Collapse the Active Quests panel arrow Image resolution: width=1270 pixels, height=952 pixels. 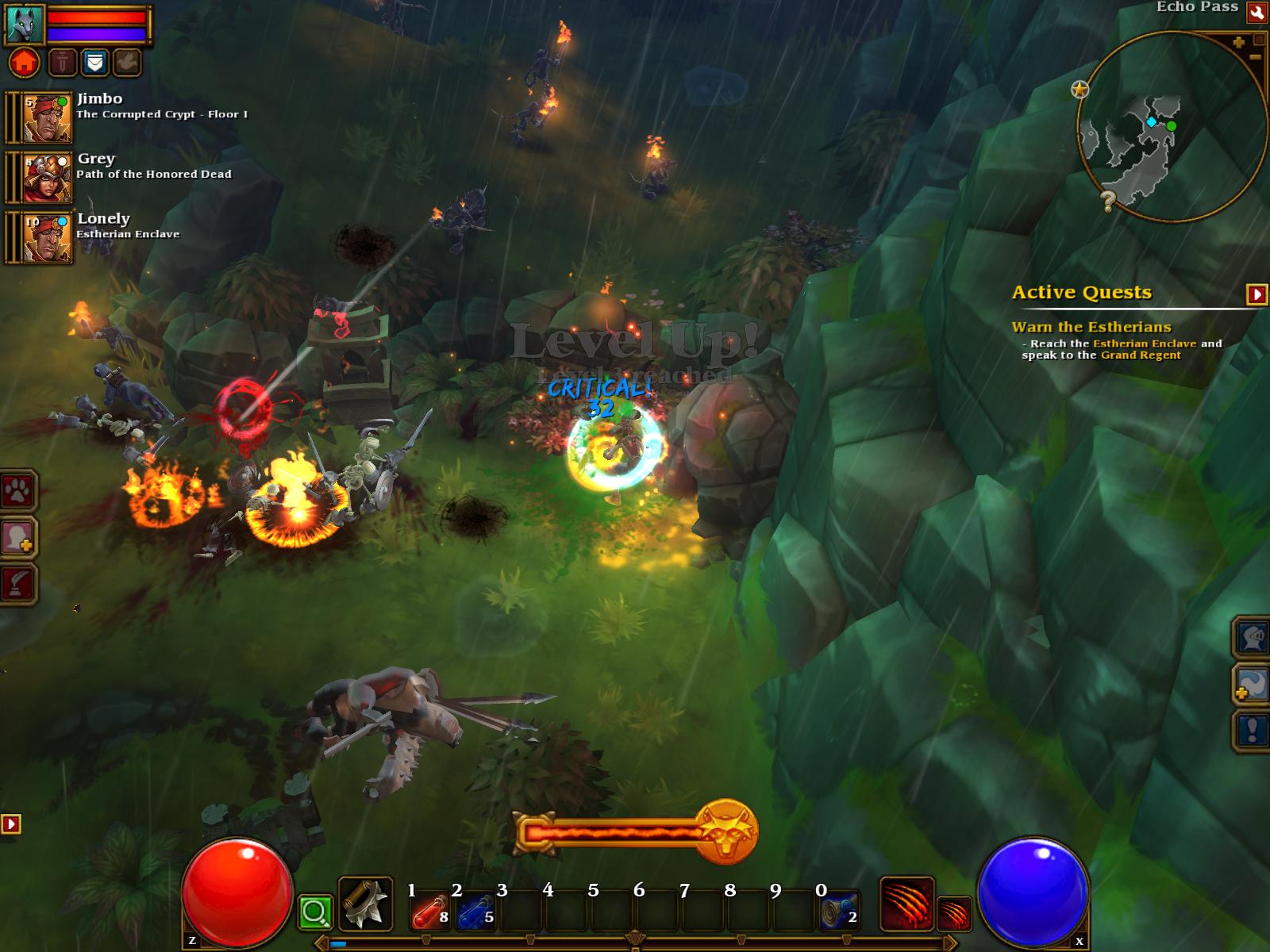click(x=1257, y=294)
